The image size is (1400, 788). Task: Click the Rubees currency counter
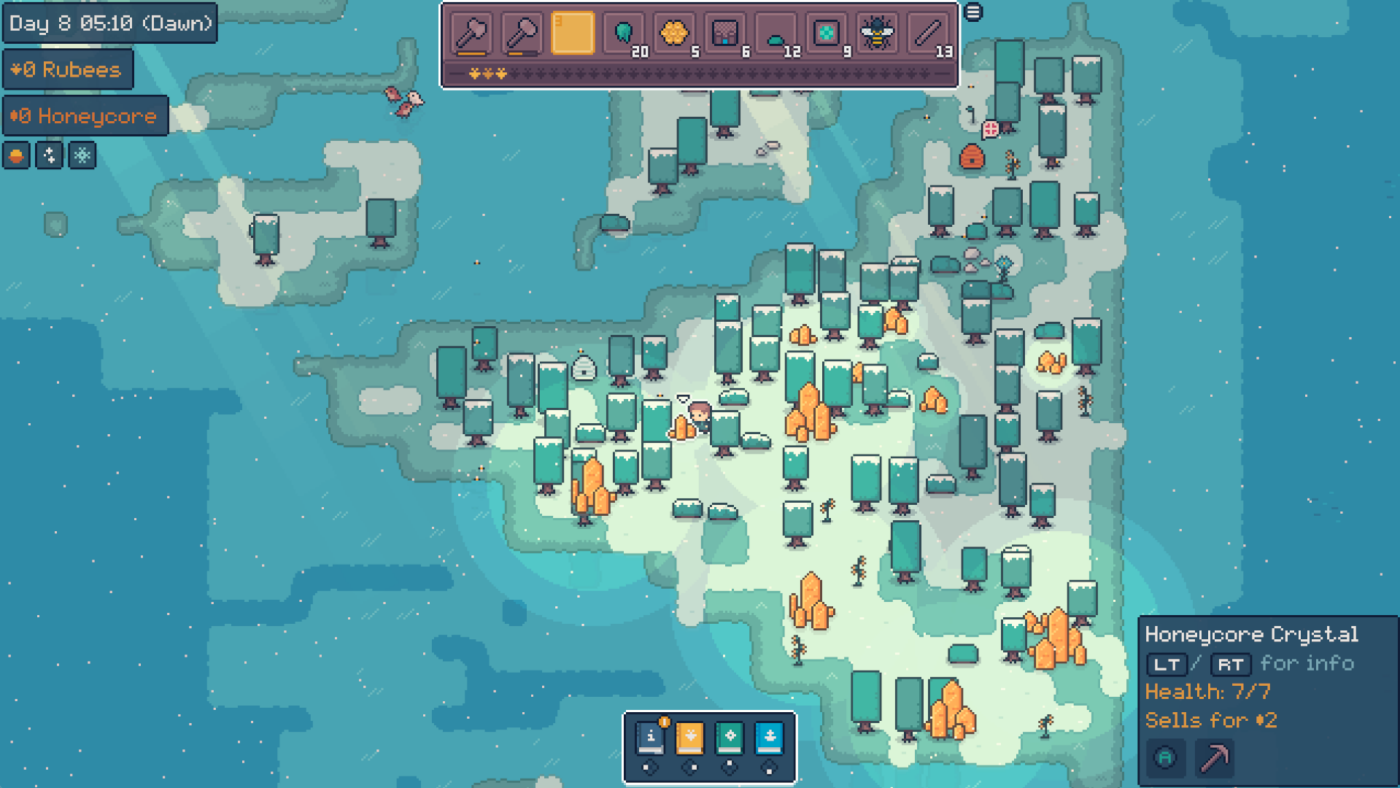[x=68, y=68]
